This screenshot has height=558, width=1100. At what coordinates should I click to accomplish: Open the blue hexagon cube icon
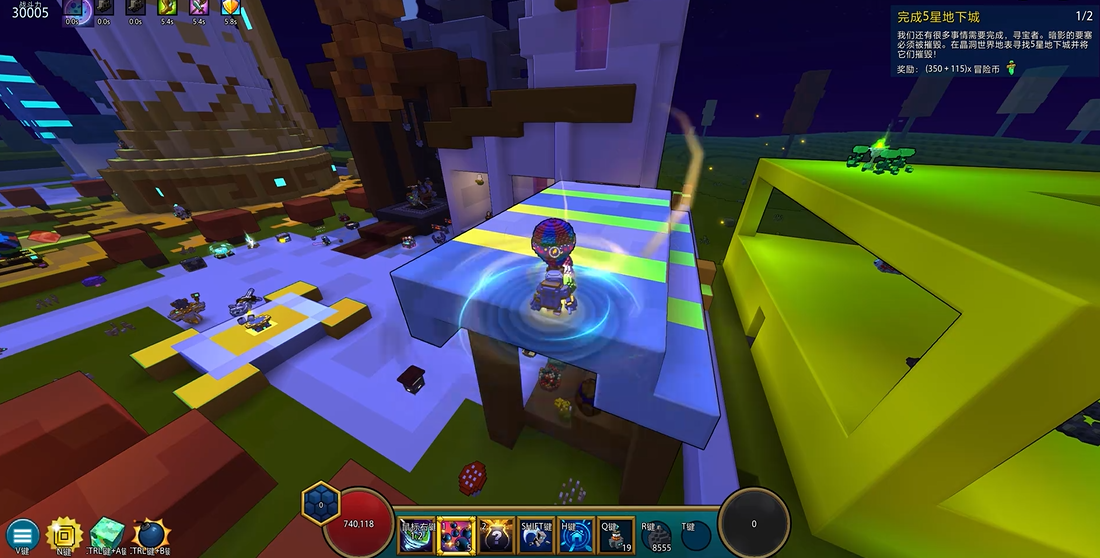pos(321,503)
